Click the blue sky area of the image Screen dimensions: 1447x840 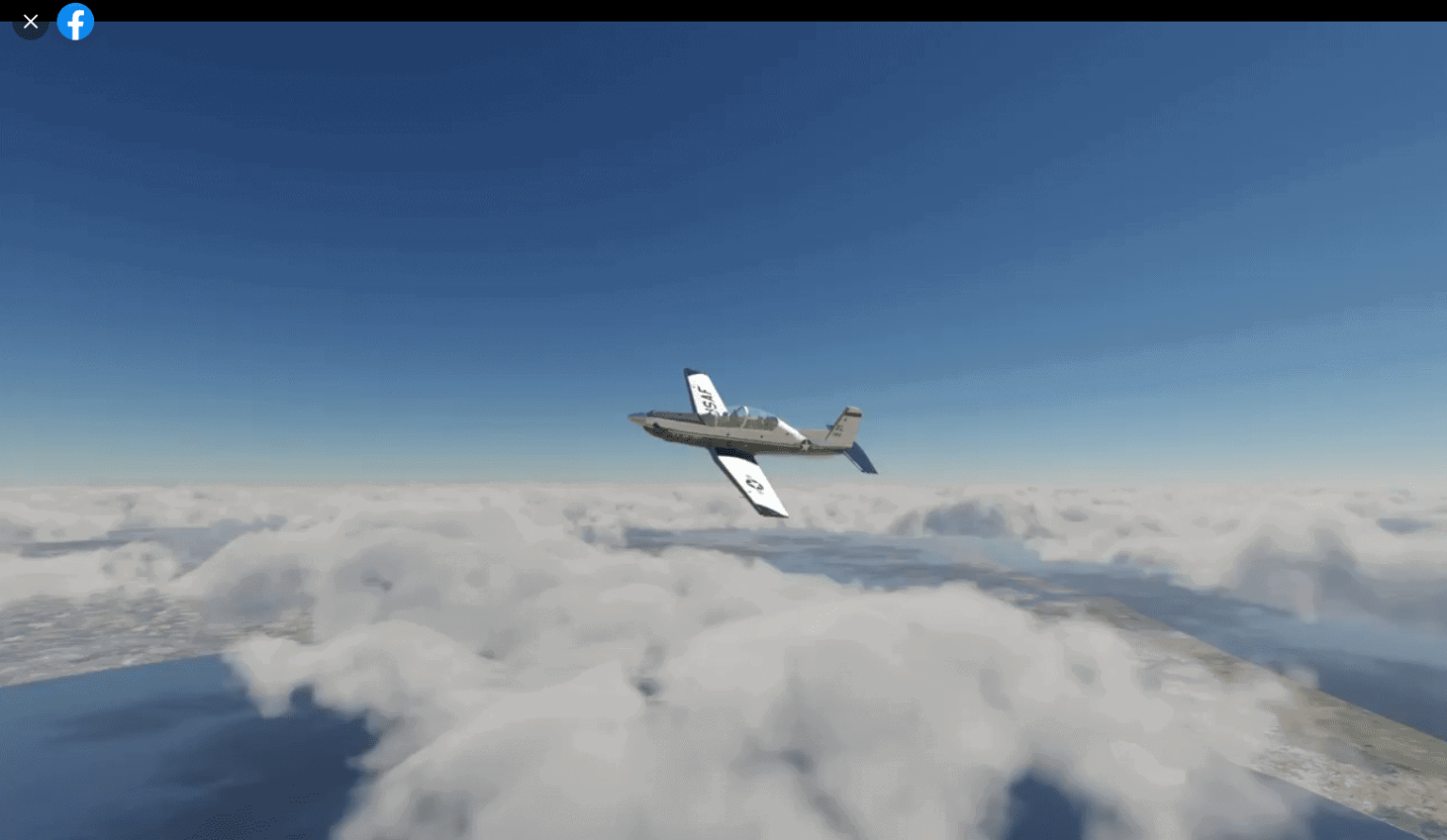[x=377, y=188]
